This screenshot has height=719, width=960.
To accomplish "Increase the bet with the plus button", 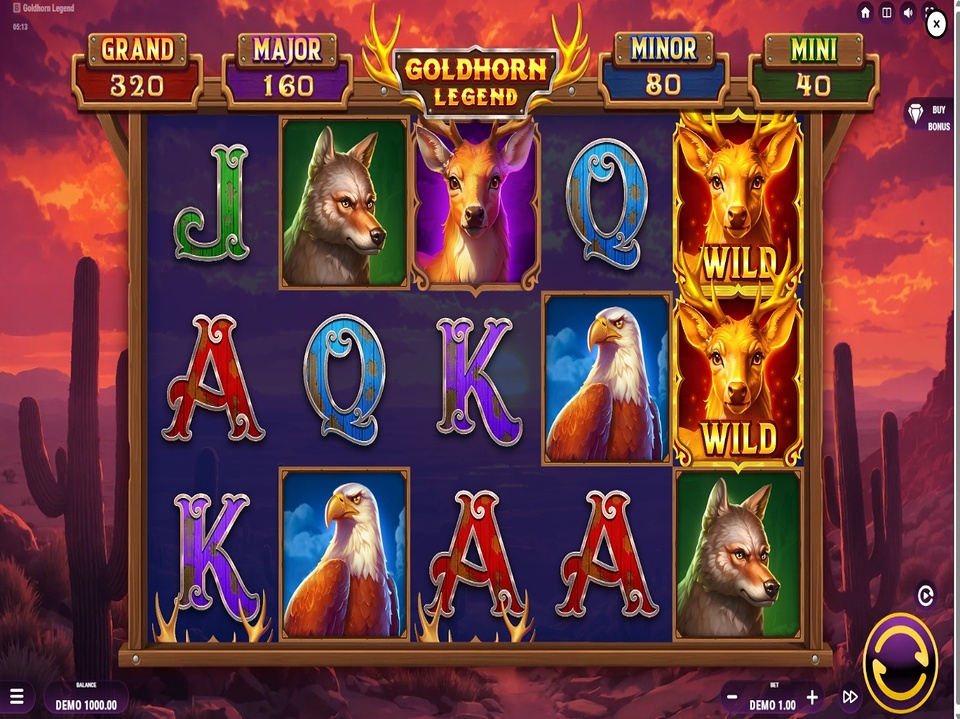I will coord(812,697).
